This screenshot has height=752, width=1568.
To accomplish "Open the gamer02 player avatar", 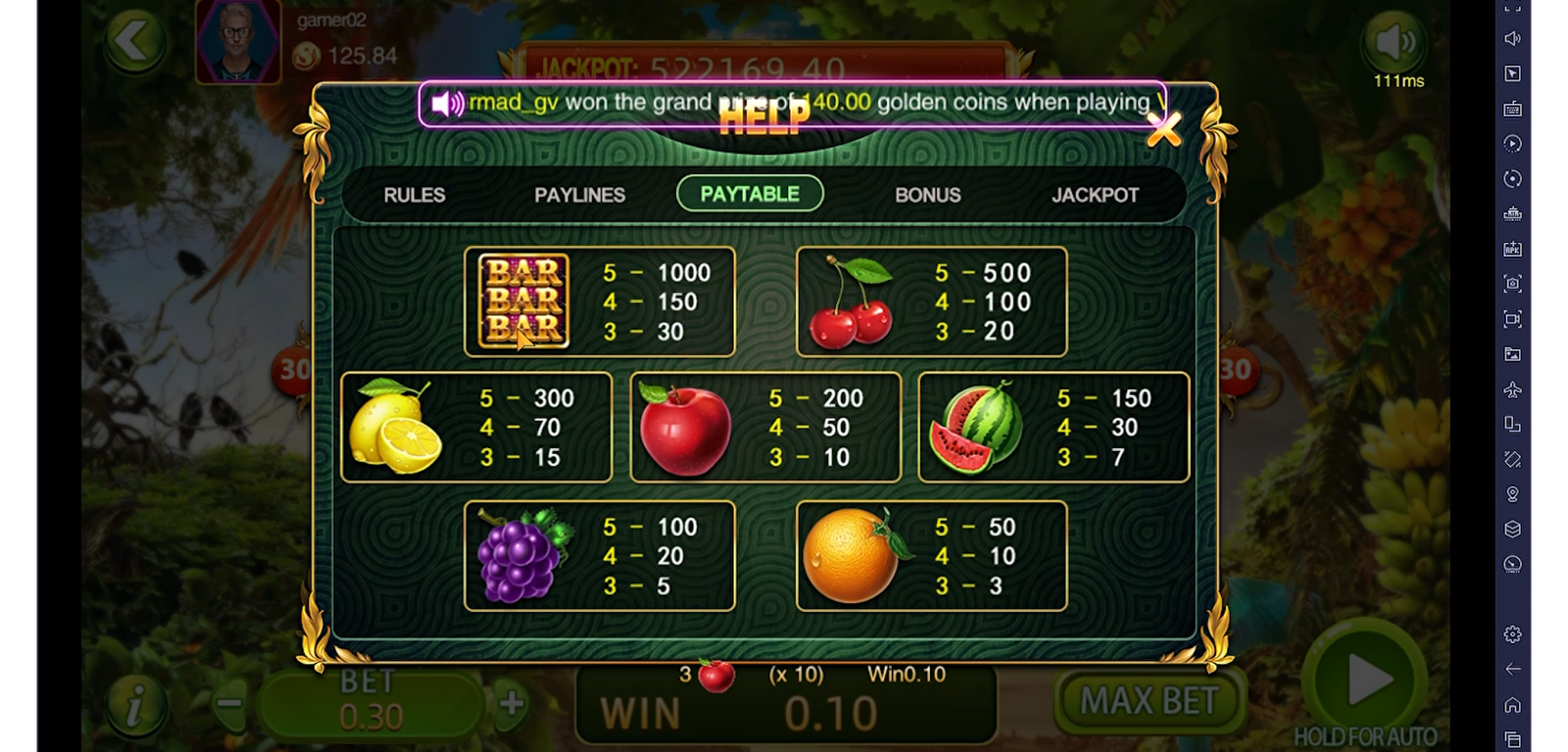I will pos(238,41).
